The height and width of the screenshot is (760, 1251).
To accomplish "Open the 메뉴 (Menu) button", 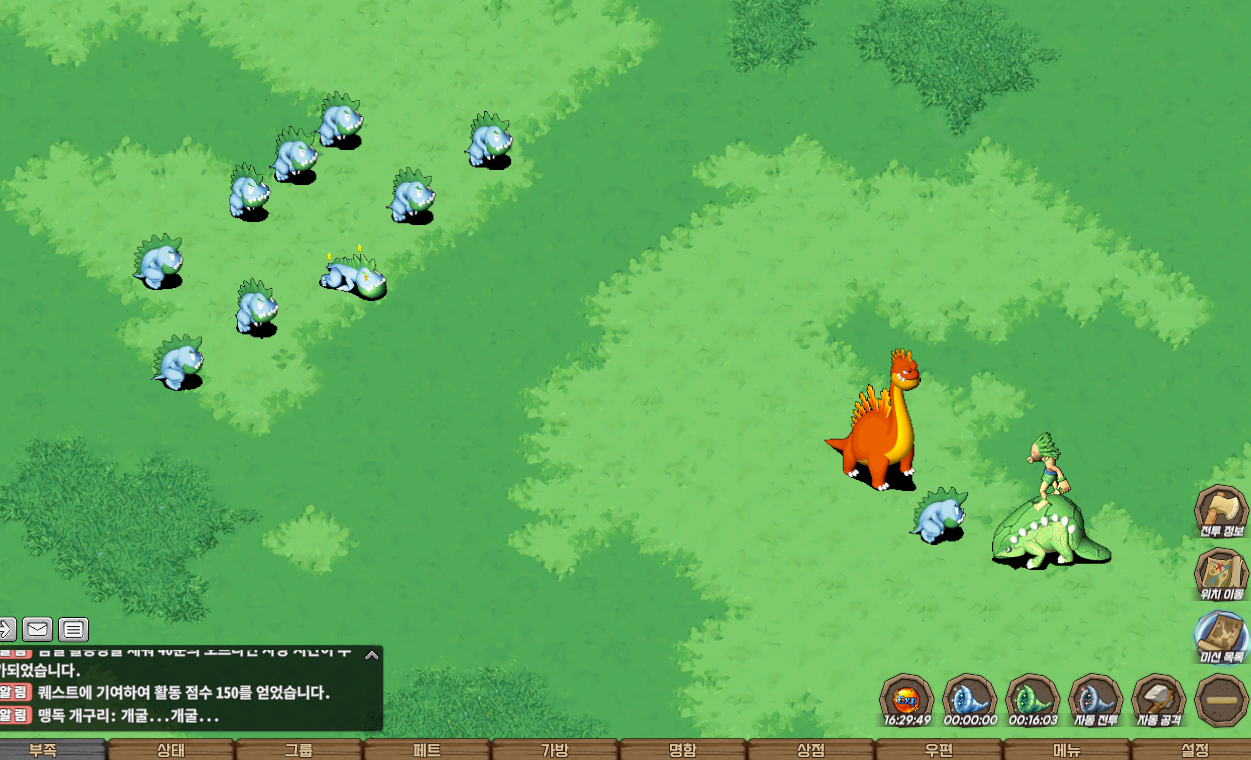I will (x=1066, y=750).
